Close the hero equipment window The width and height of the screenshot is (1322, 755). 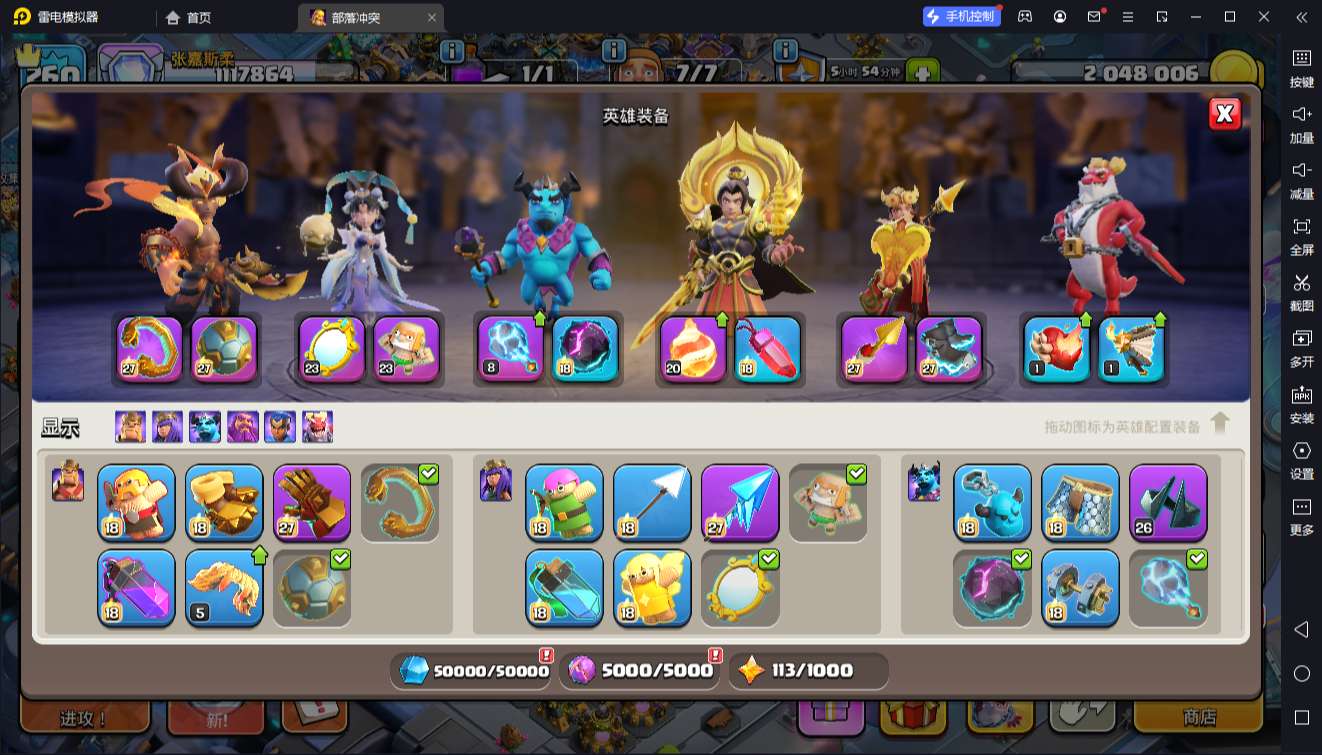1224,114
